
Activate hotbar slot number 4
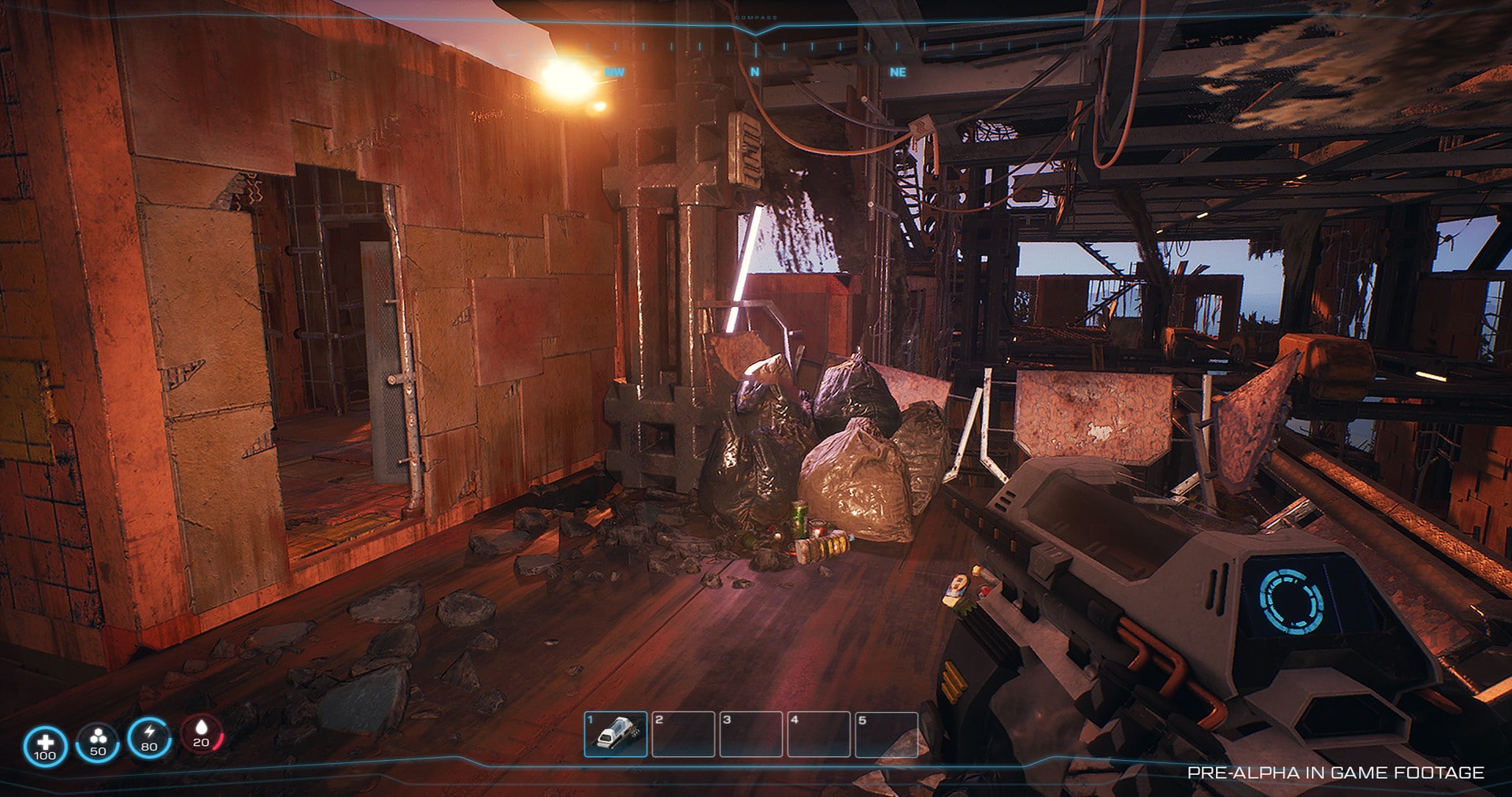[x=819, y=734]
